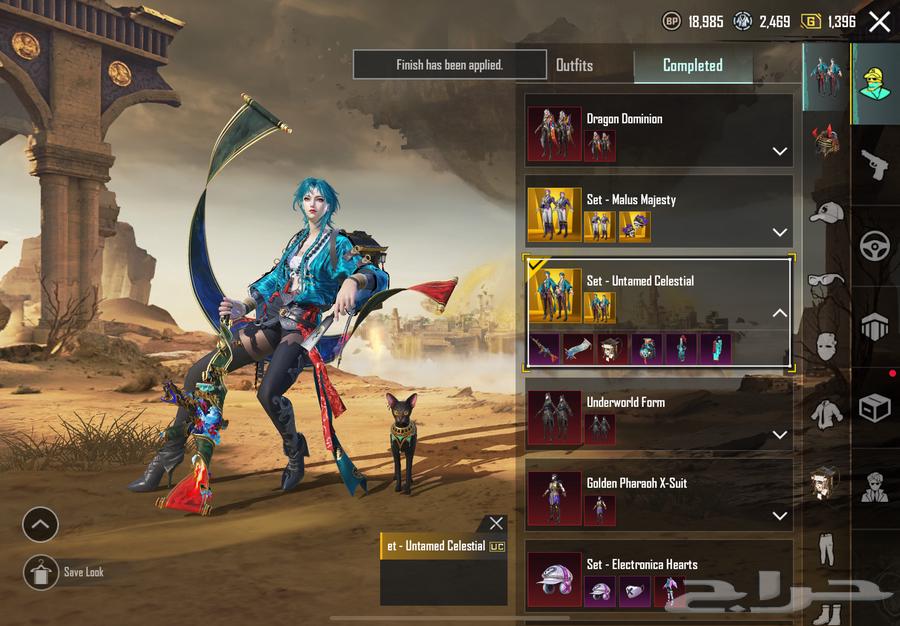Open the face mask category

pyautogui.click(x=826, y=347)
